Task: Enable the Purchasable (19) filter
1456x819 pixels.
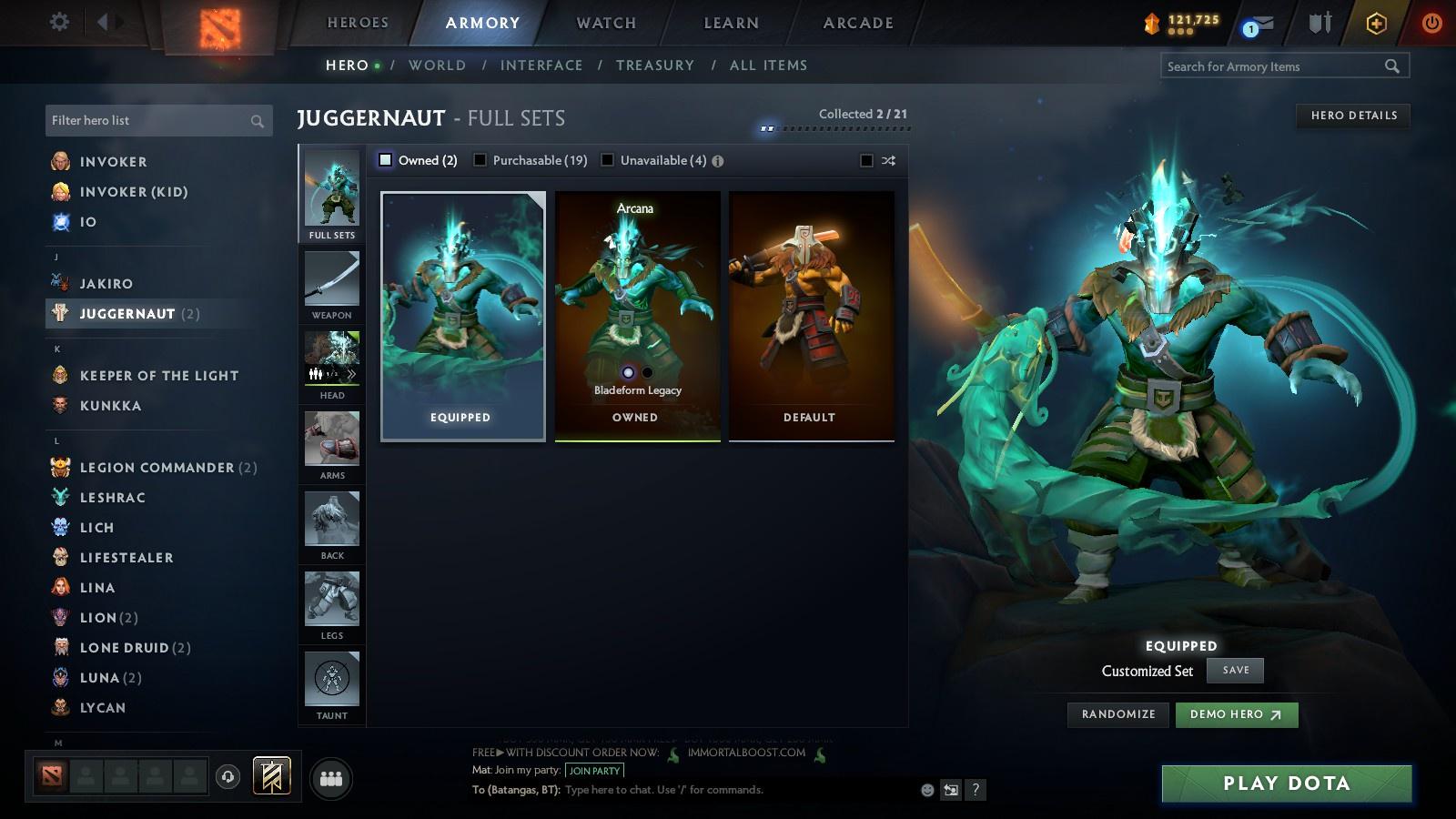Action: [x=480, y=158]
